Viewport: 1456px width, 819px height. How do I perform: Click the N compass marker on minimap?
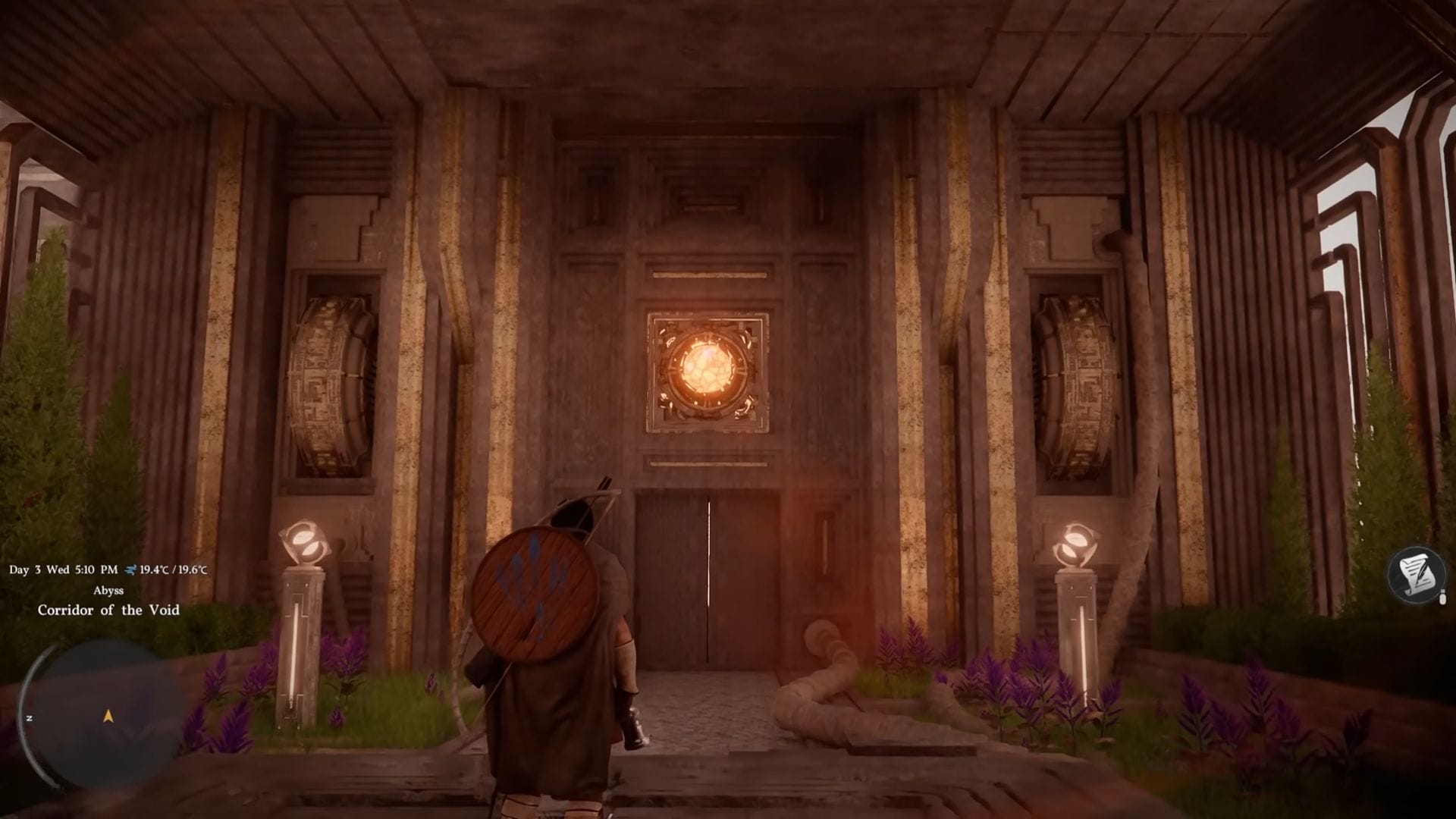[29, 717]
